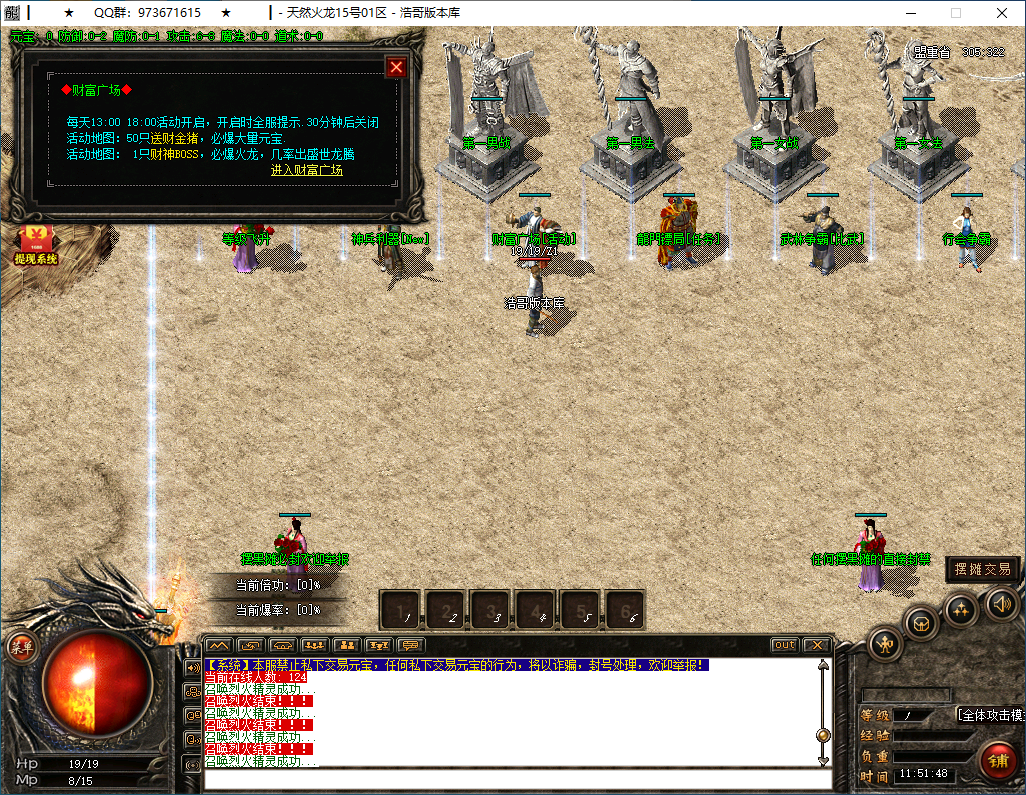The height and width of the screenshot is (795, 1026).
Task: Close the chat panel with its X
Action: pyautogui.click(x=817, y=645)
